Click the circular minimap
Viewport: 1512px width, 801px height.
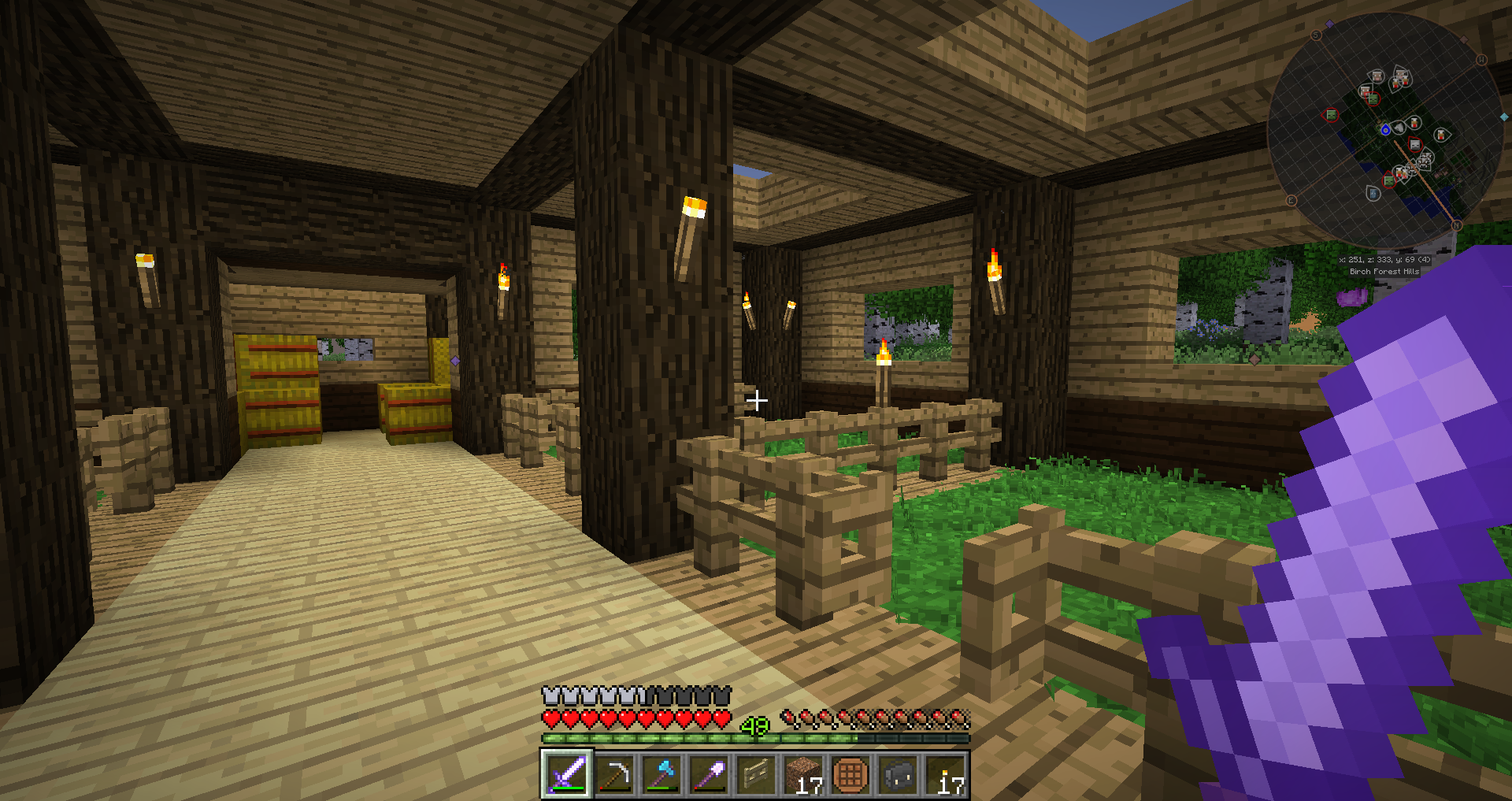click(x=1385, y=130)
